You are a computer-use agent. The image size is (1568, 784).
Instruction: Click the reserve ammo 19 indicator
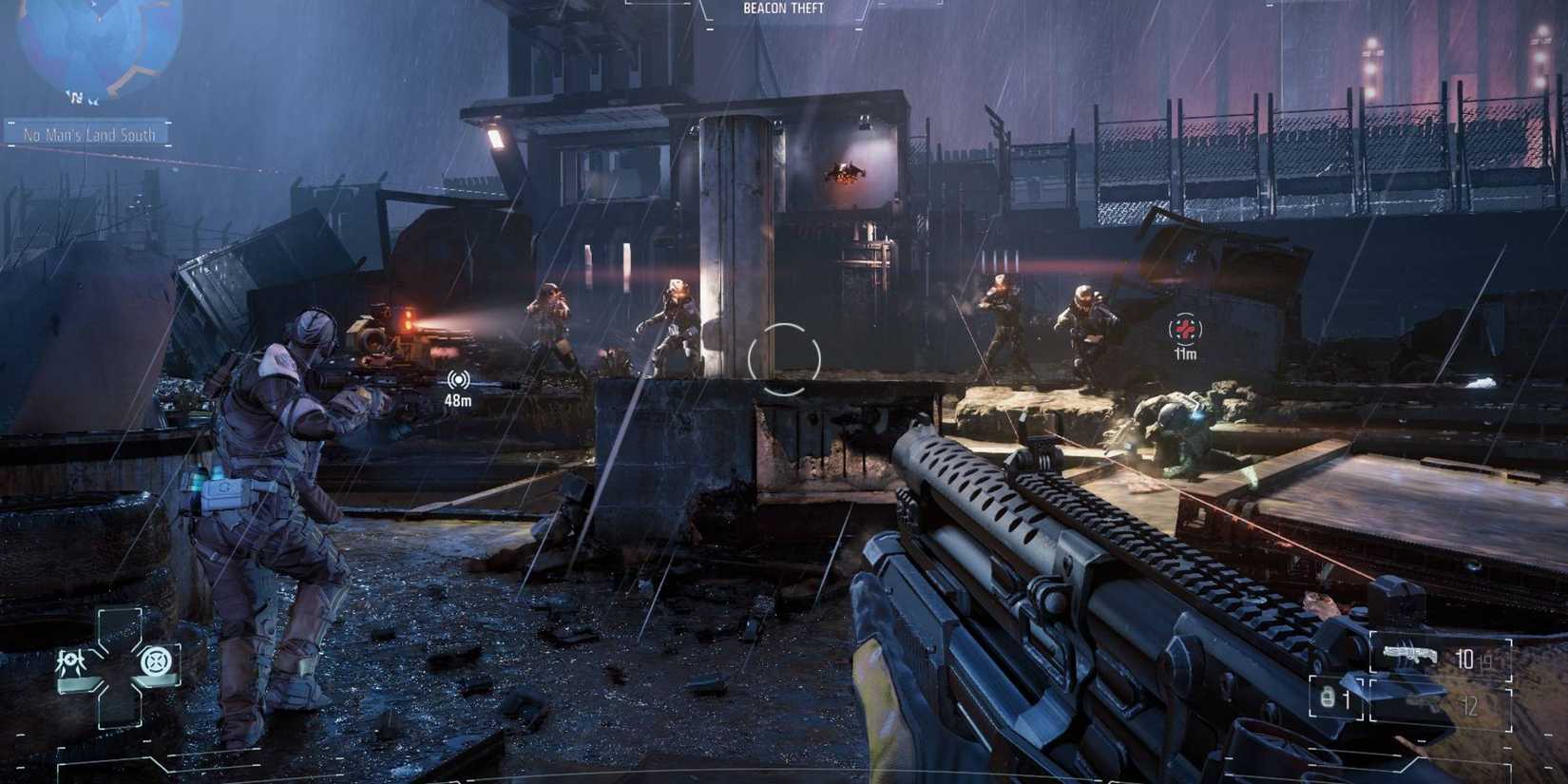[x=1486, y=662]
